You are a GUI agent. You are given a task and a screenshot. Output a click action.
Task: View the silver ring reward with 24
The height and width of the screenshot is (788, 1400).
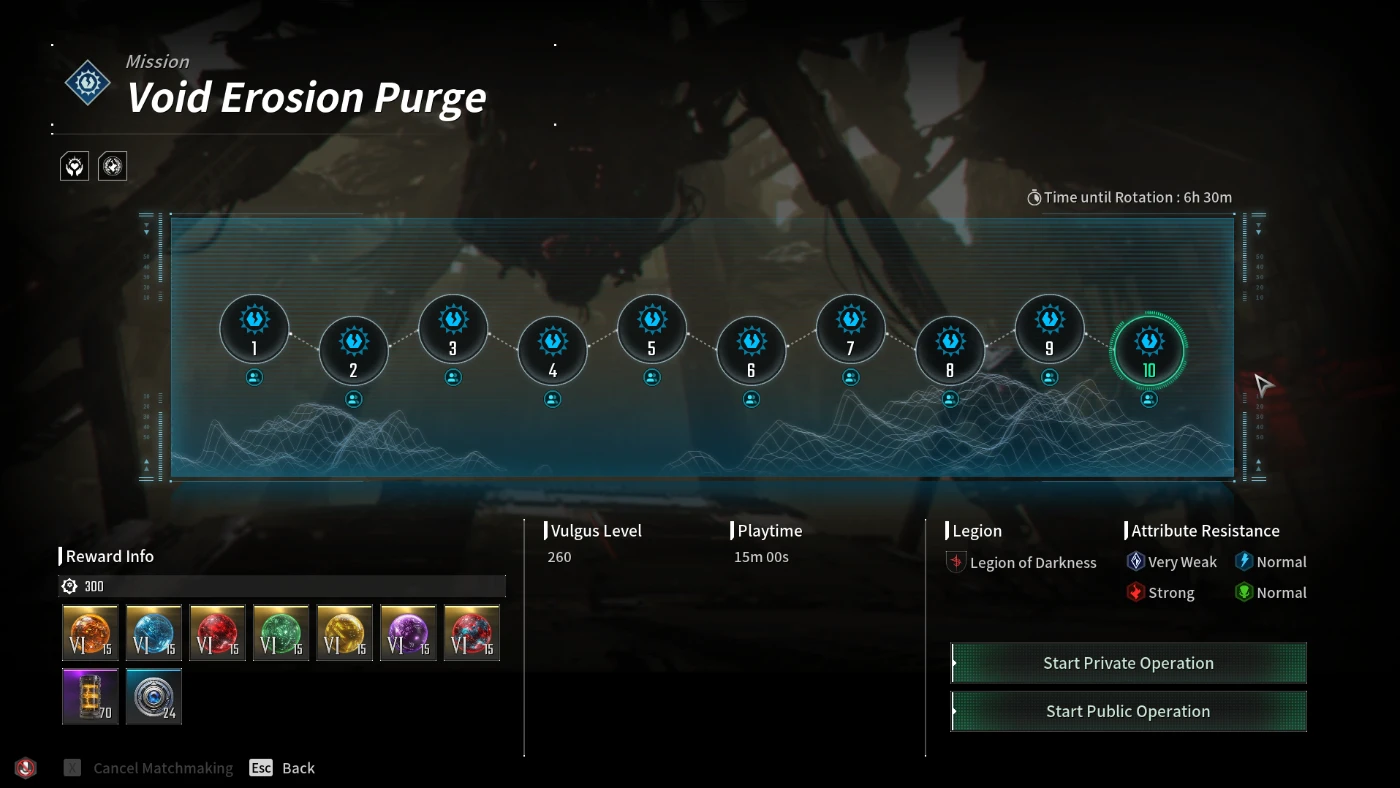tap(154, 696)
